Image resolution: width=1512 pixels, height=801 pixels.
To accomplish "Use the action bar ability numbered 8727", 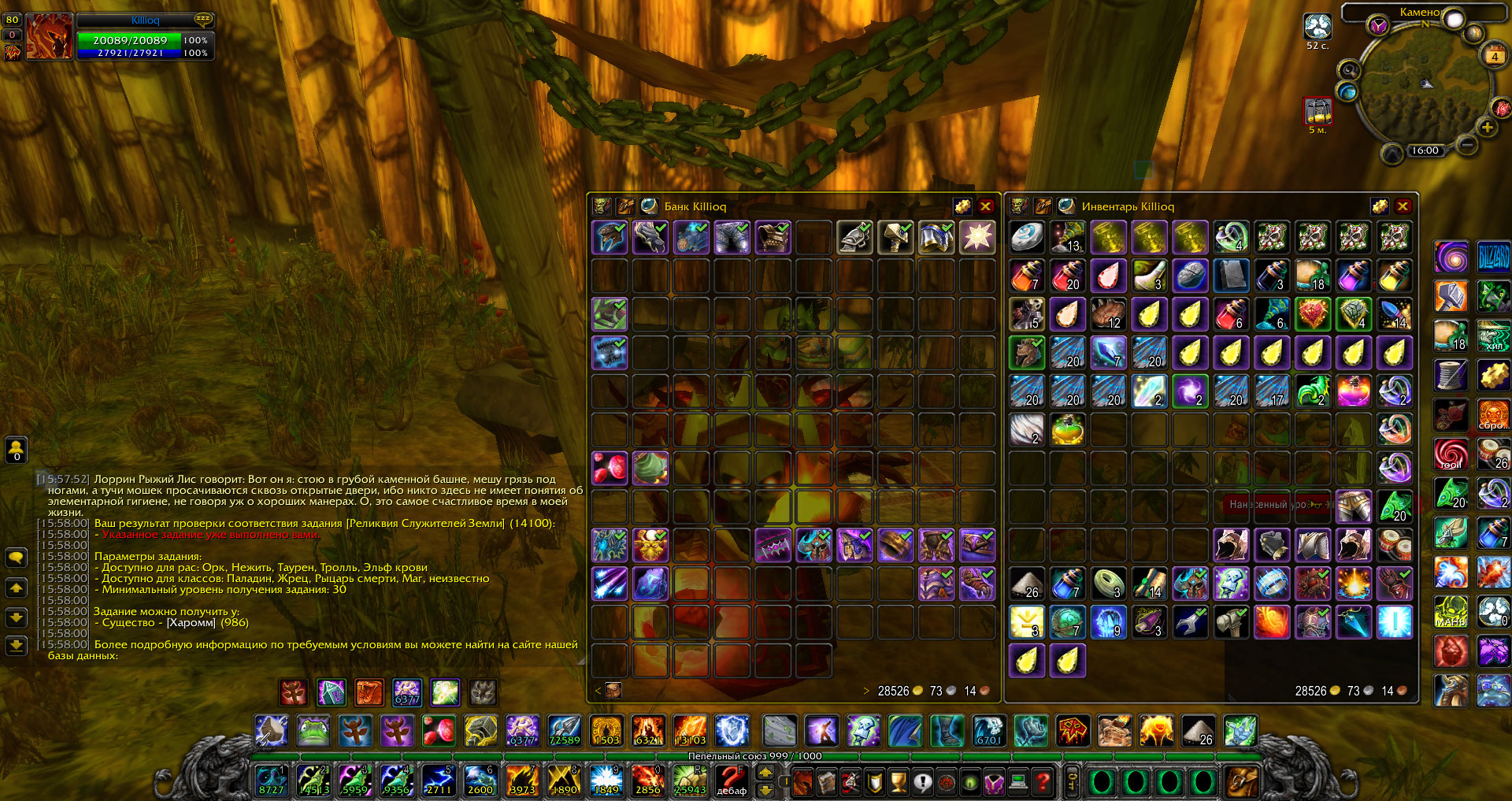I will (271, 781).
